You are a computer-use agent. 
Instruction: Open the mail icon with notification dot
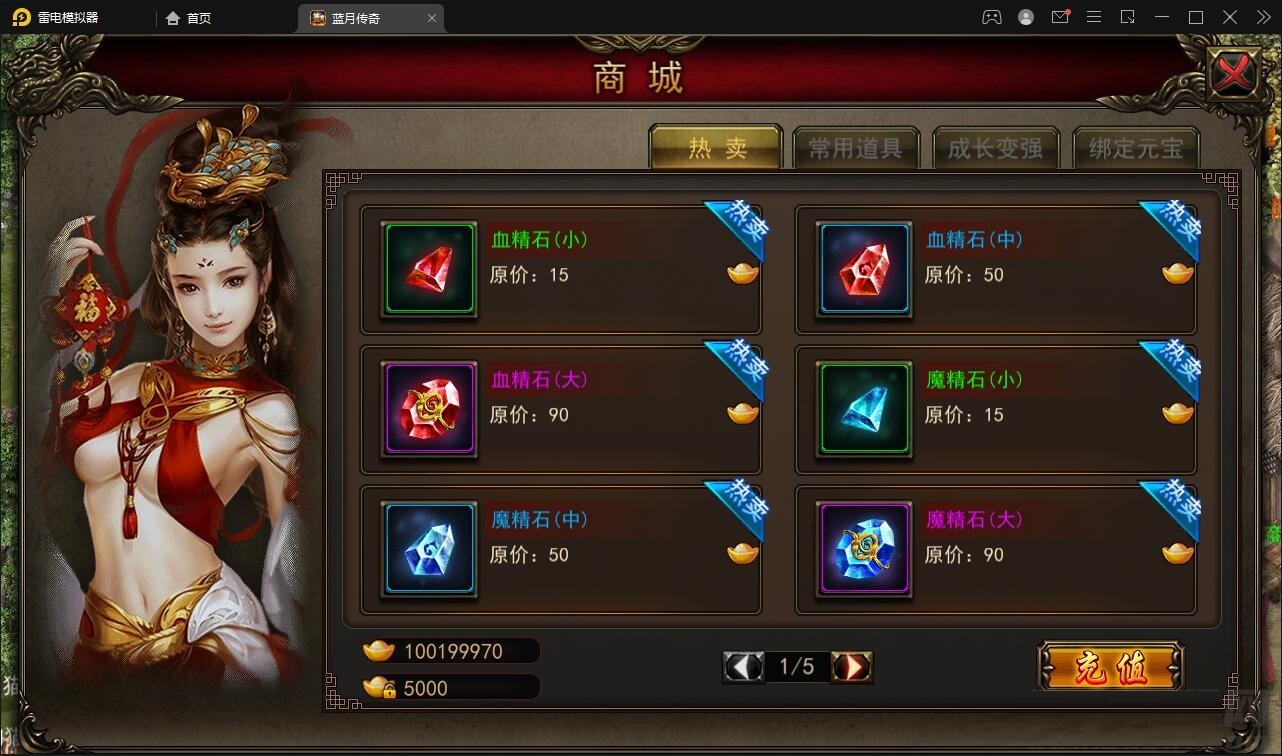point(1060,16)
